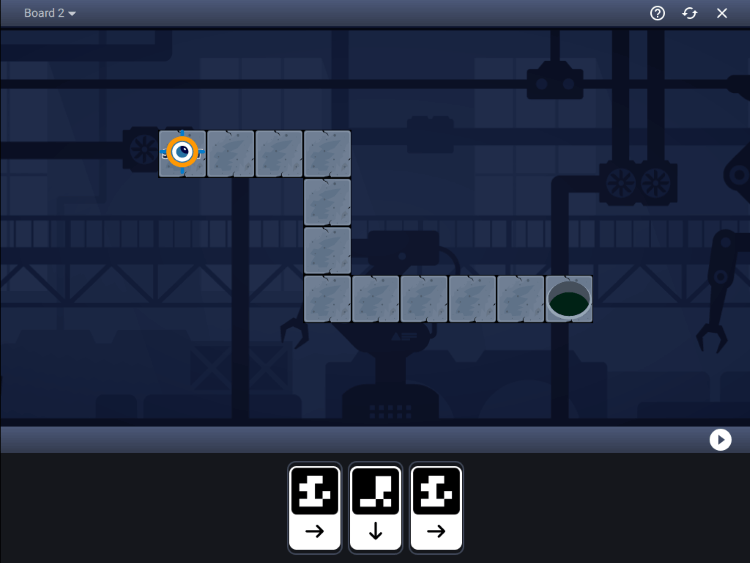
Task: Close the puzzle with the X button
Action: tap(722, 13)
